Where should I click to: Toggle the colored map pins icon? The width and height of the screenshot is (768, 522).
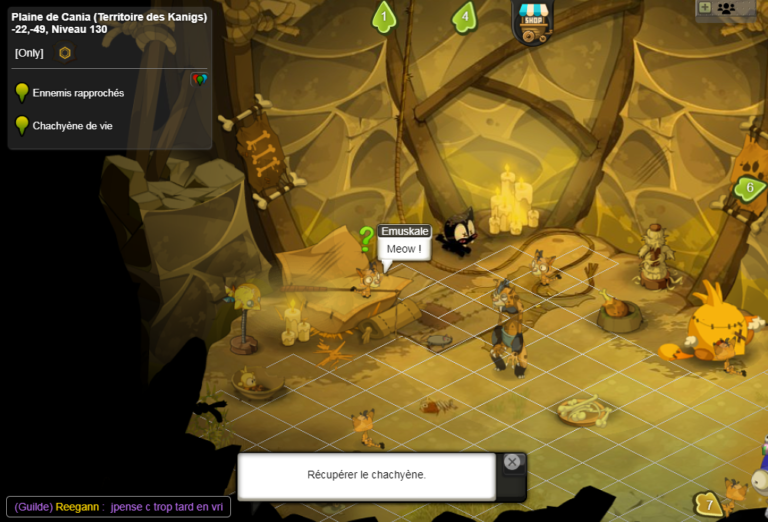click(x=199, y=79)
